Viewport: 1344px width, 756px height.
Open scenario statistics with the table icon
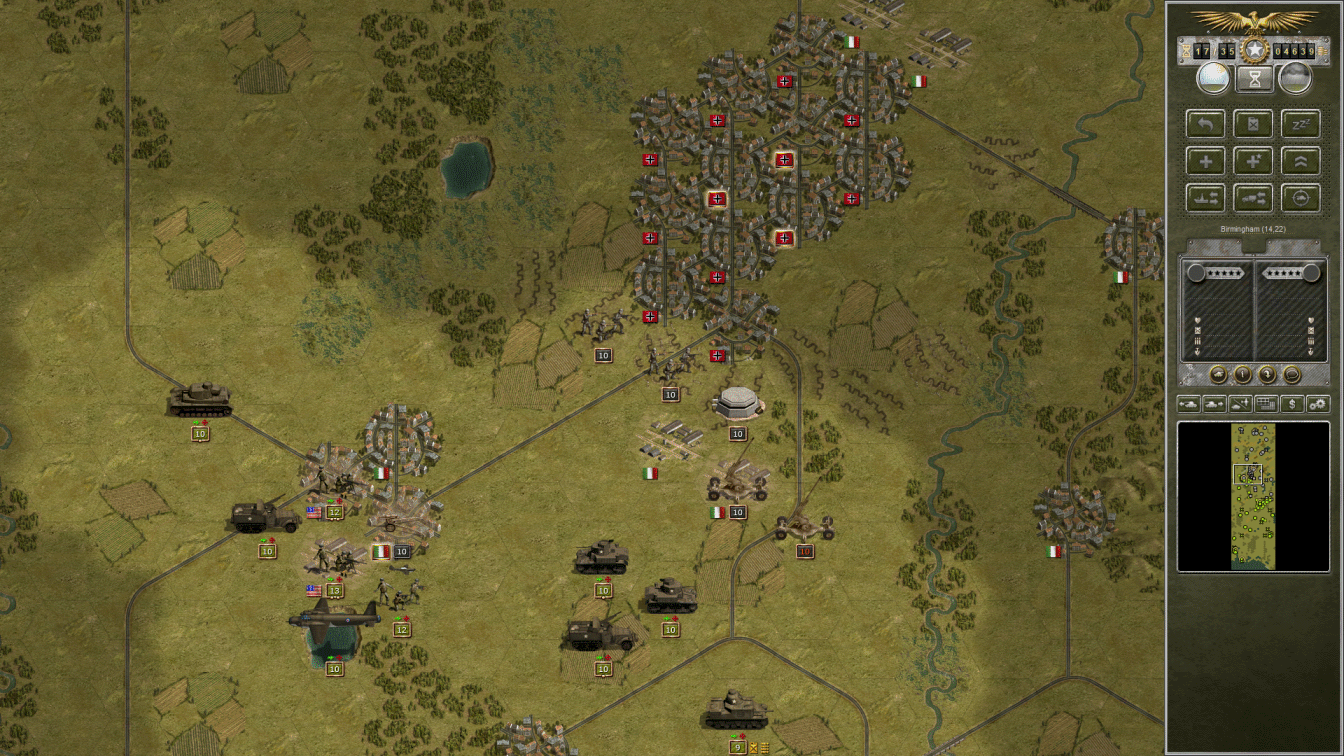(1266, 404)
